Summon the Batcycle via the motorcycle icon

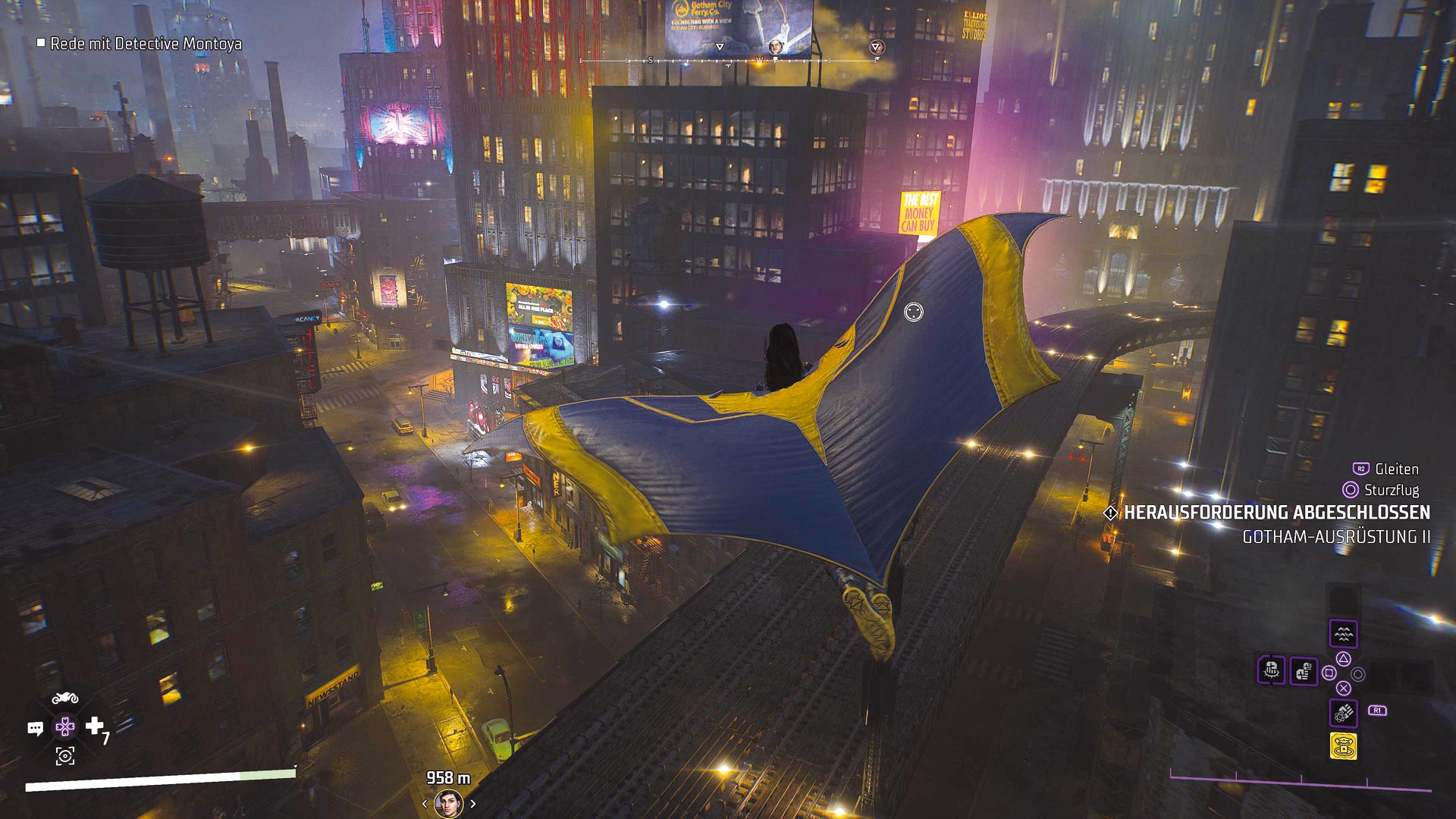coord(65,698)
